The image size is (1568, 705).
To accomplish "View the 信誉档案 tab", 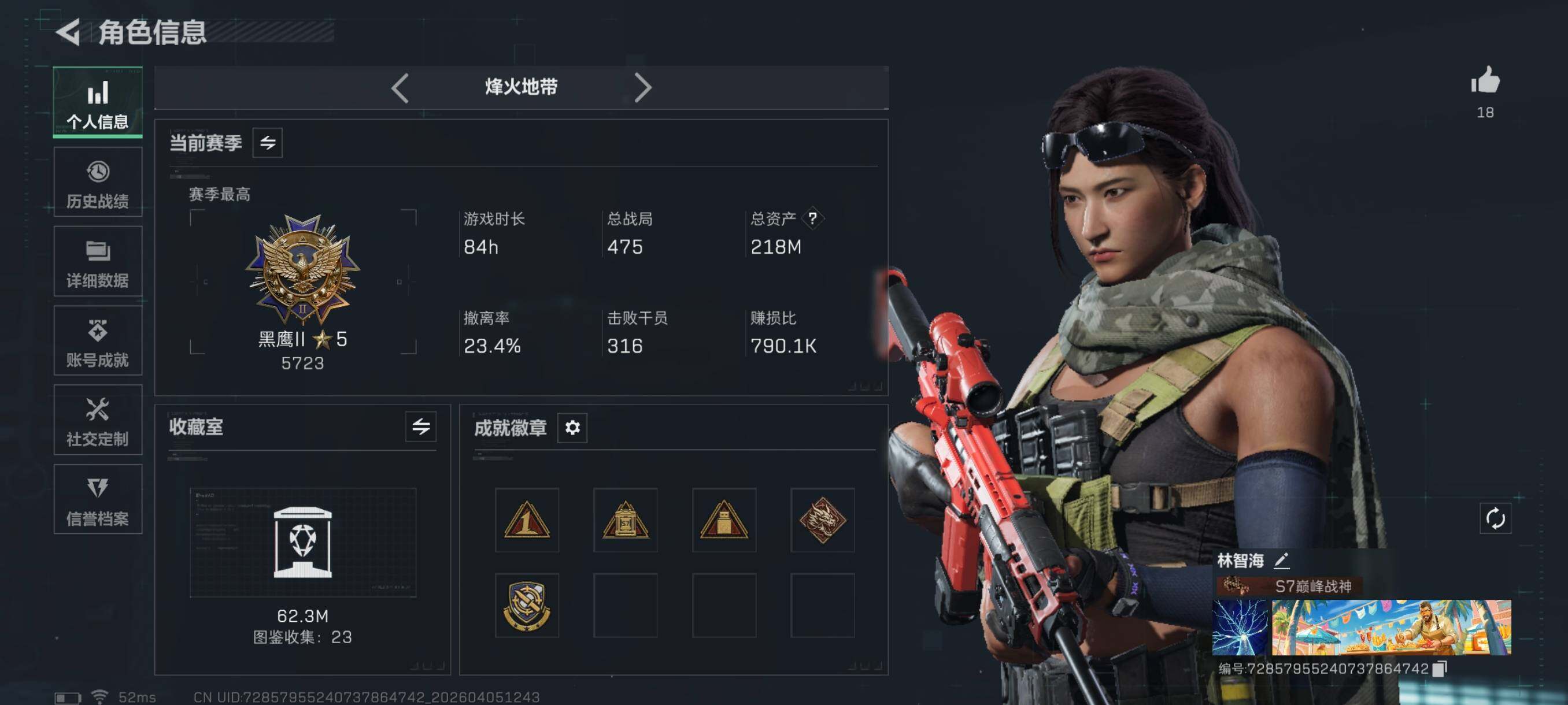I will (x=97, y=499).
